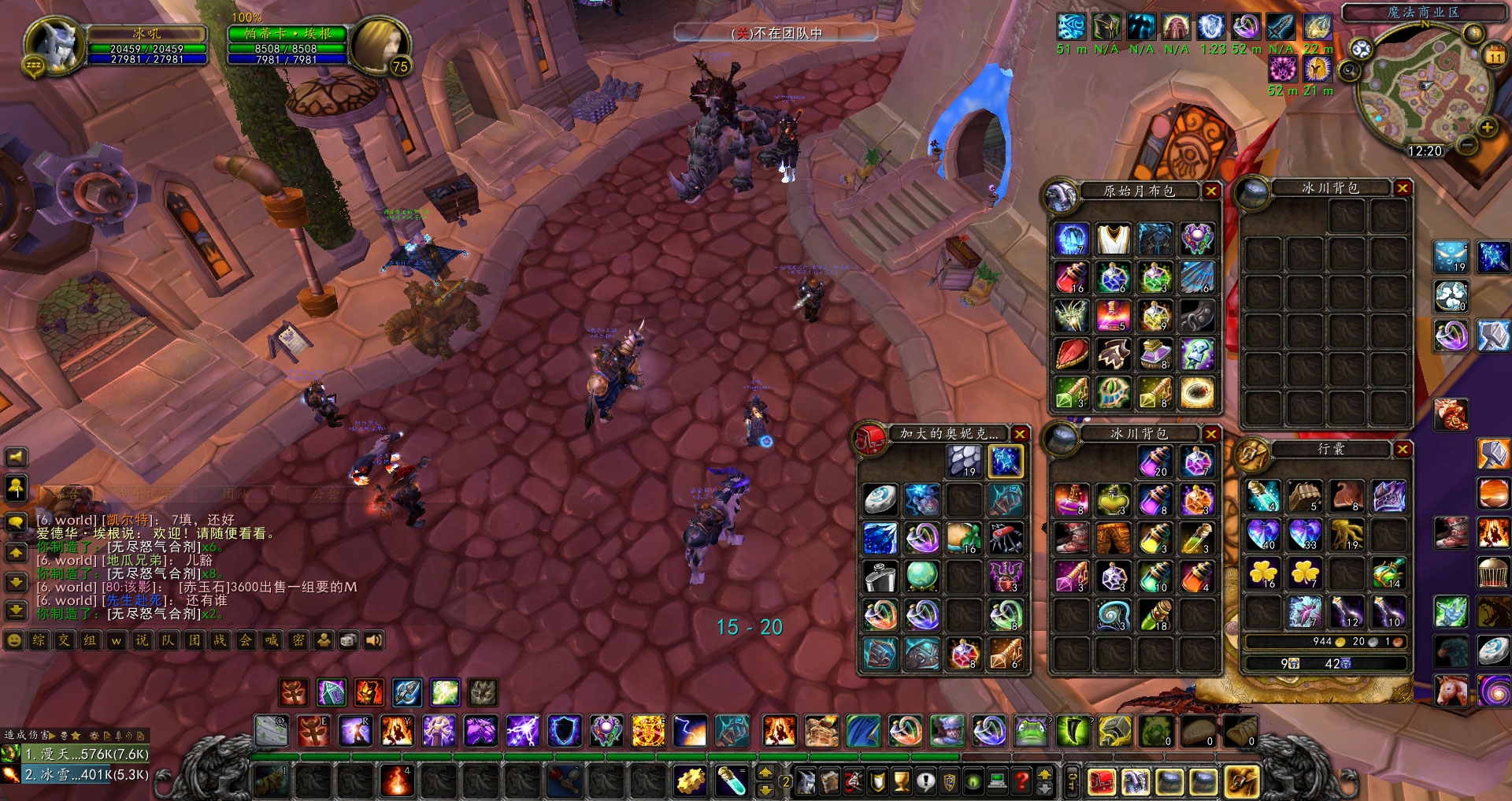Viewport: 1512px width, 801px height.
Task: Open the spellbook icon in the micro menu
Action: (x=831, y=781)
